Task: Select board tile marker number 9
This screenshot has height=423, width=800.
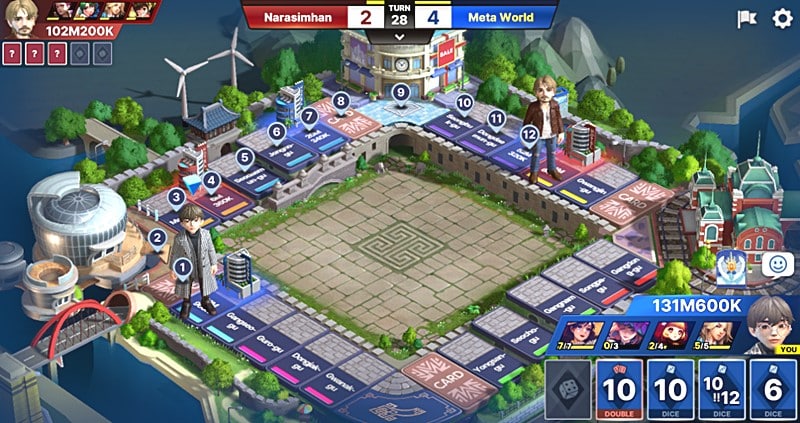Action: point(400,93)
